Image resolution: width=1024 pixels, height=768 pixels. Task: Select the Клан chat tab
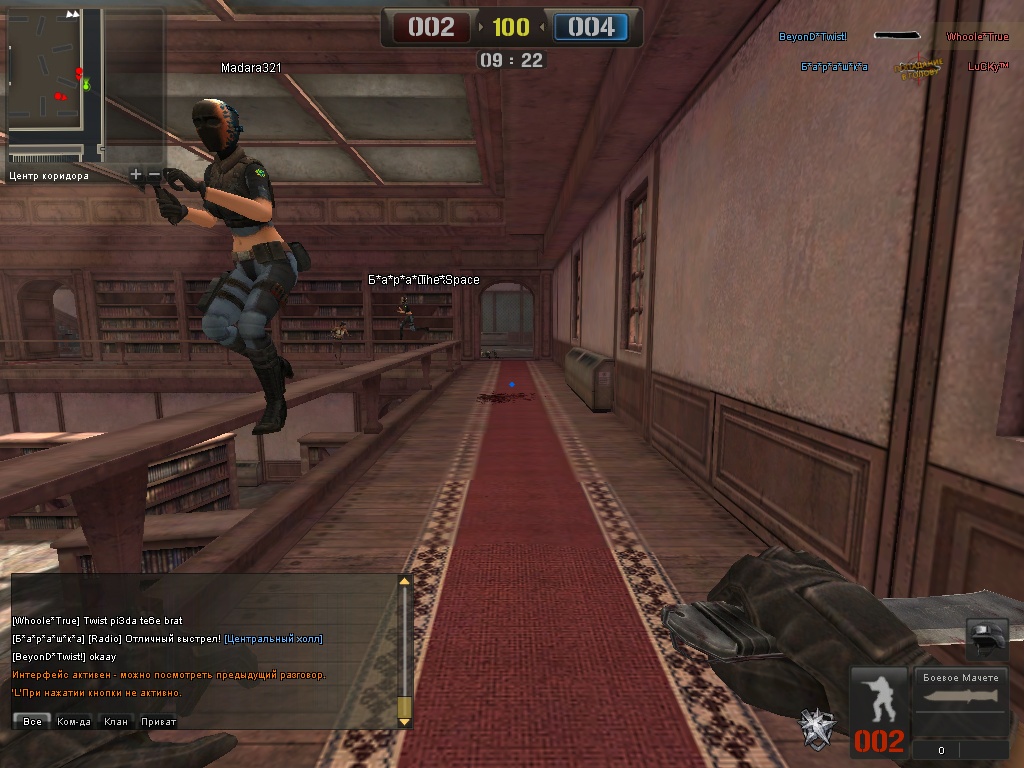pos(116,721)
